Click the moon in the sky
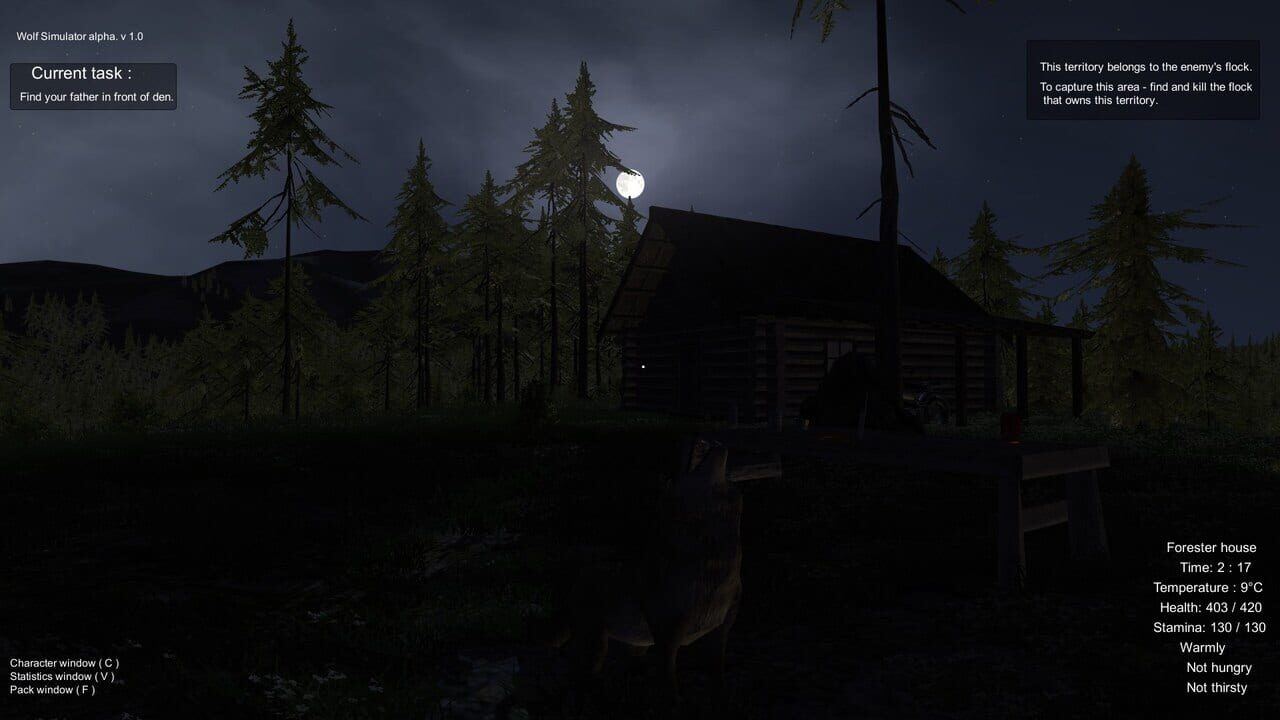 [631, 183]
